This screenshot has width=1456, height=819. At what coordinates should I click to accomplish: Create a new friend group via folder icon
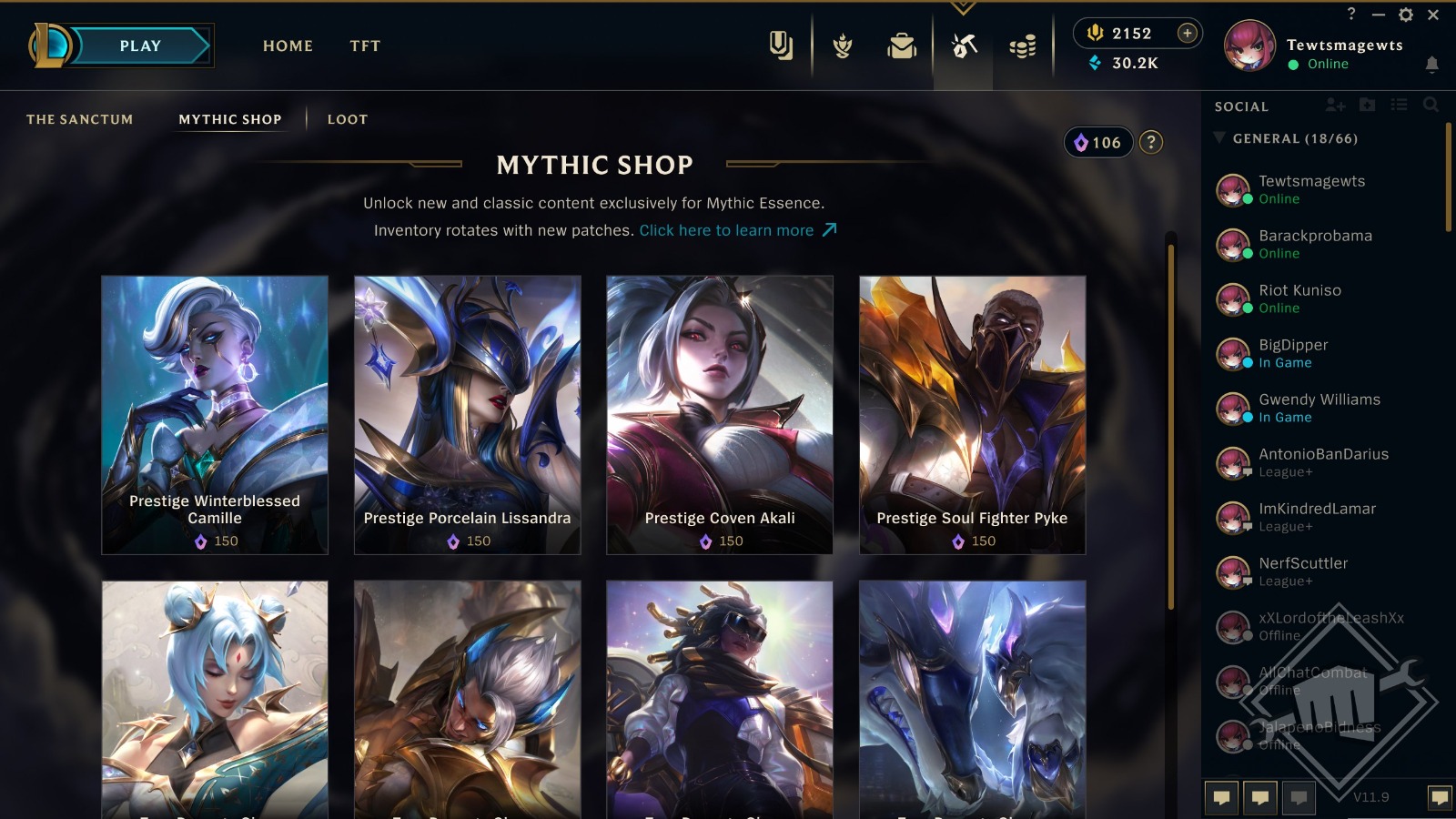[x=1368, y=106]
